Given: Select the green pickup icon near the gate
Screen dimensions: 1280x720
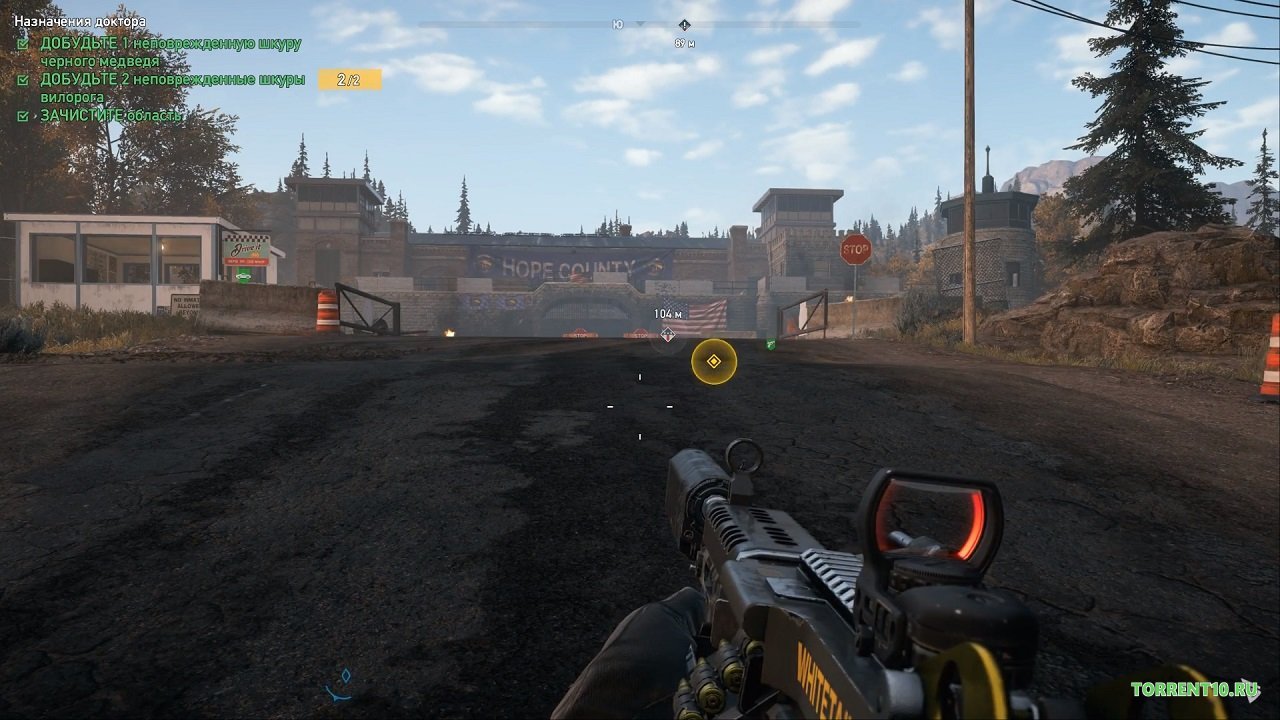Looking at the screenshot, I should 770,343.
